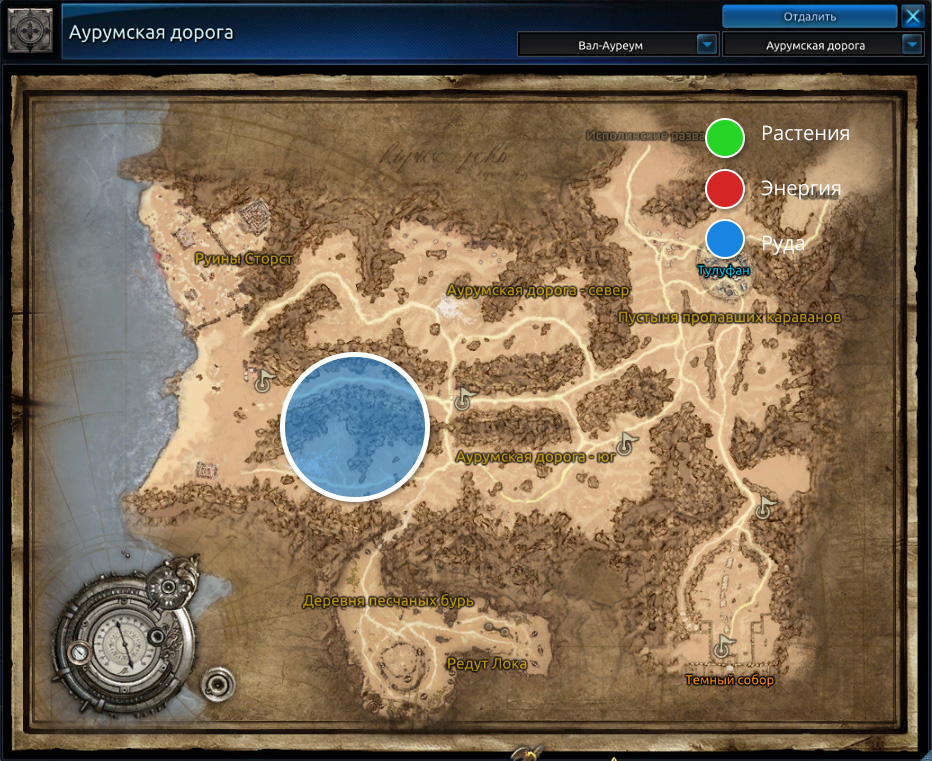
Task: Select the blue "Руда" legend marker
Action: point(725,240)
